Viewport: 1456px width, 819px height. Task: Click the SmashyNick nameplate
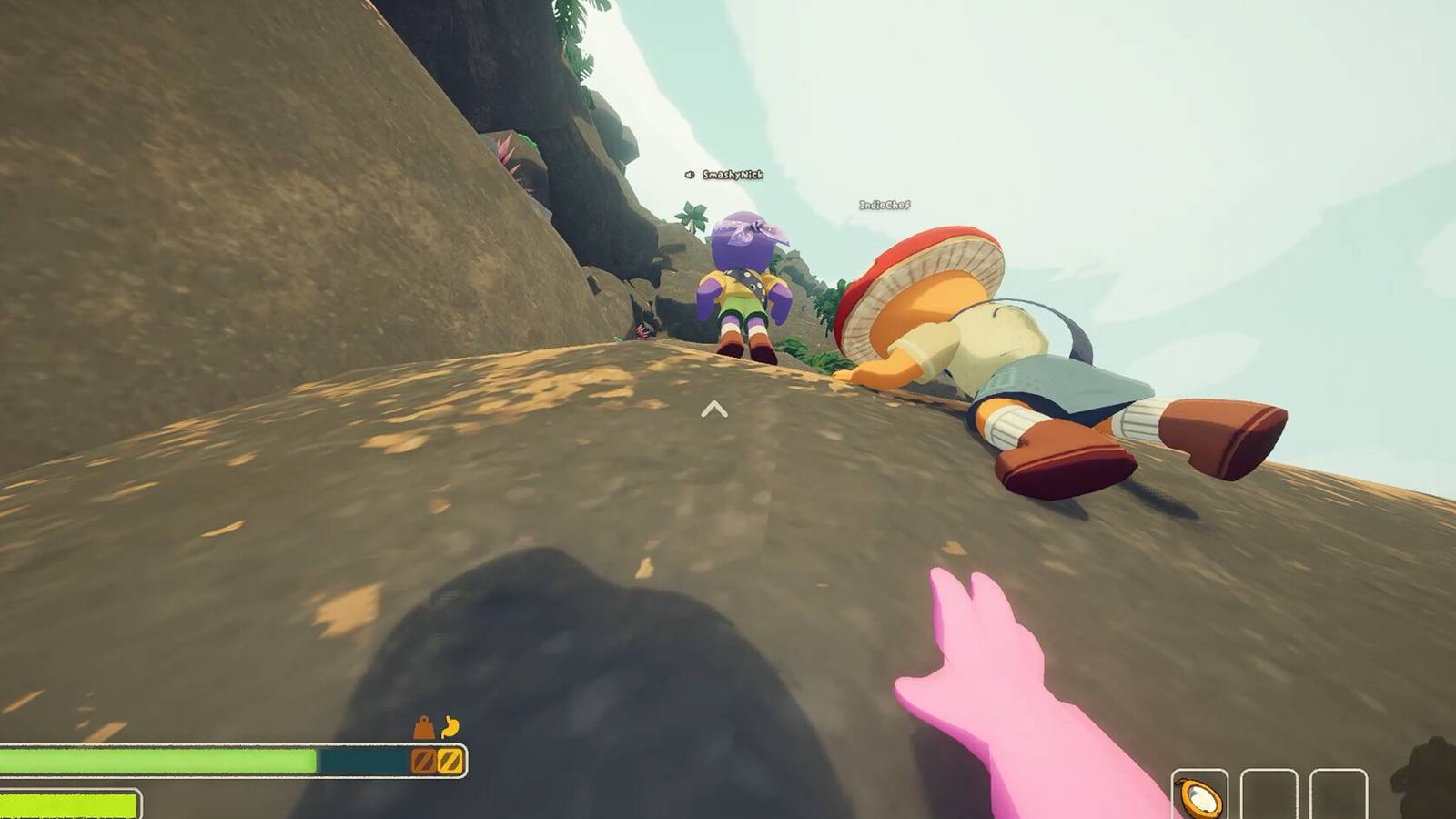click(733, 174)
